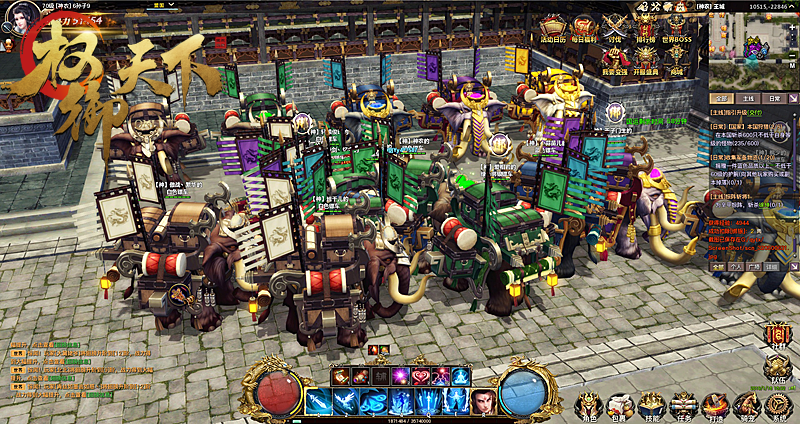Open the 角色 character sheet
Image resolution: width=800 pixels, height=424 pixels.
[x=588, y=404]
